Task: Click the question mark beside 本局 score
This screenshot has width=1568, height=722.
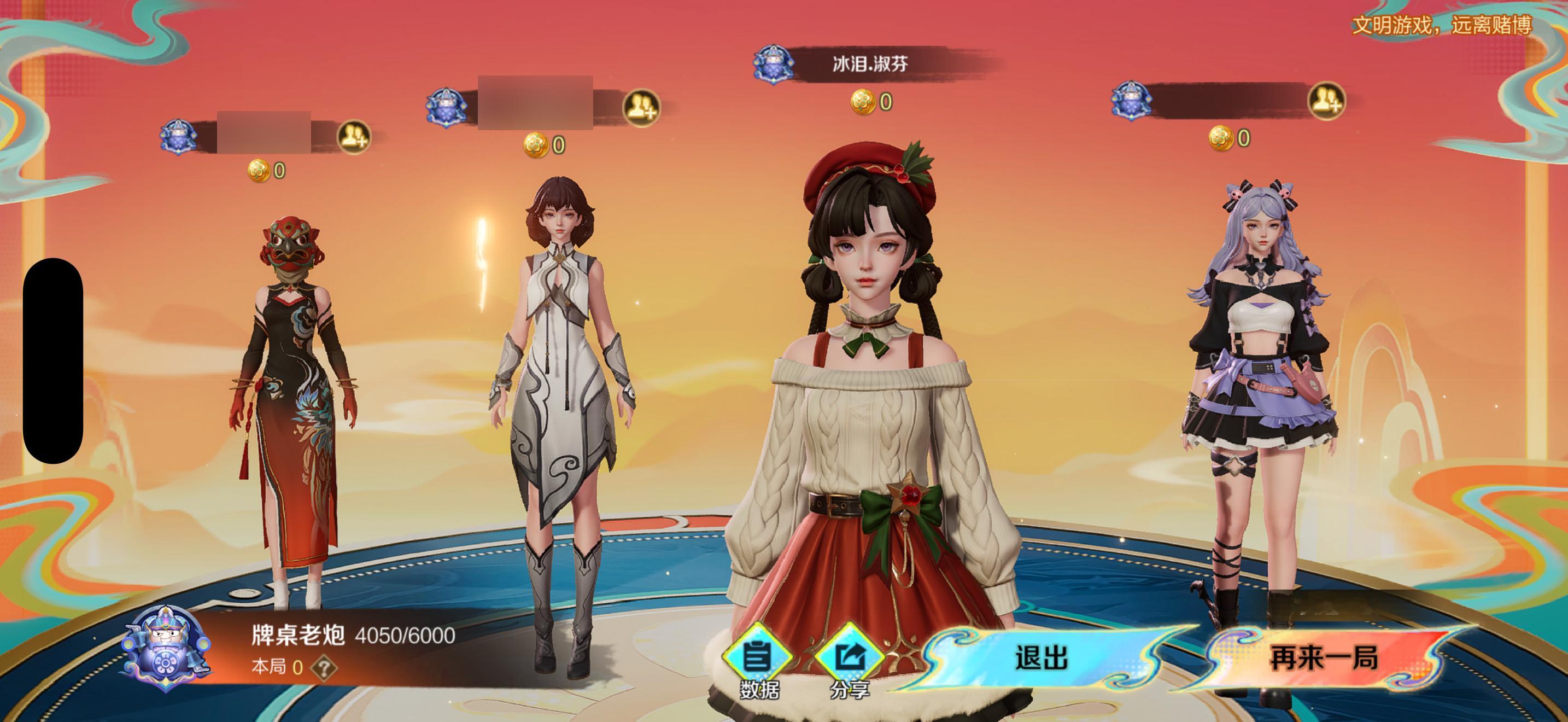Action: [323, 668]
